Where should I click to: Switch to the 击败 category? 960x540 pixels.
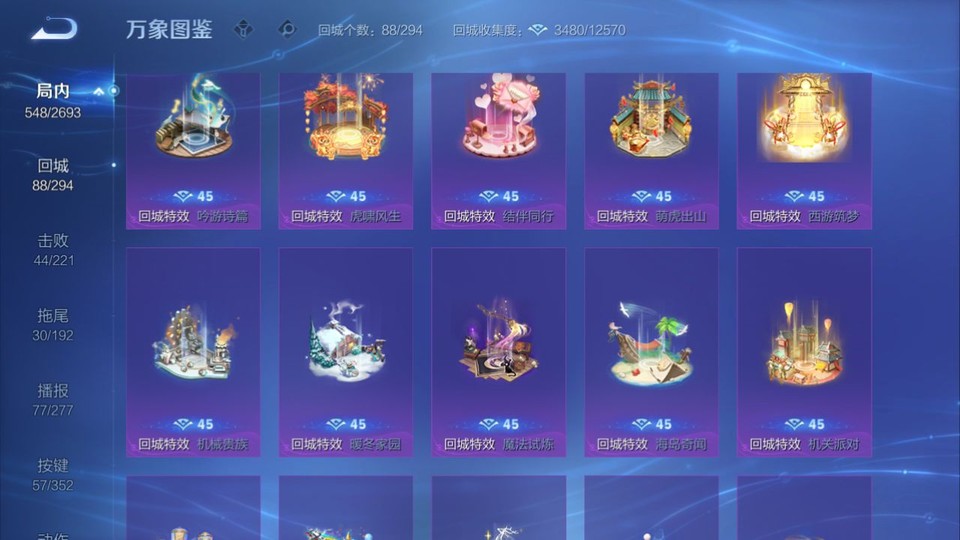[53, 249]
